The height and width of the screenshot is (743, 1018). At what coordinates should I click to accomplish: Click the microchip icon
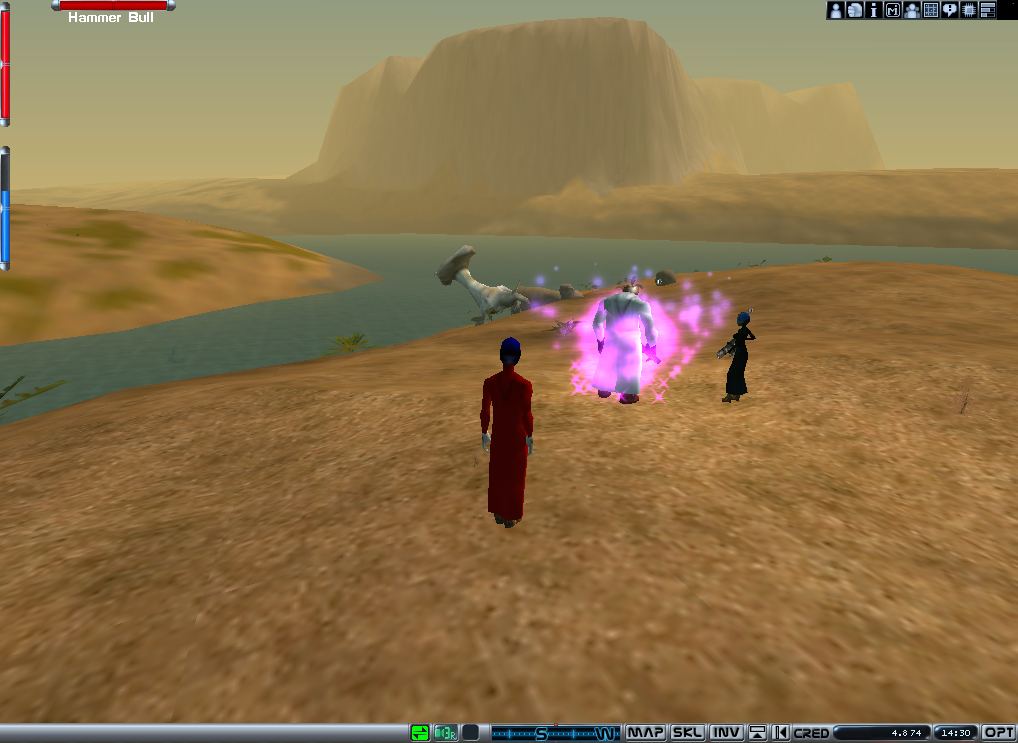coord(969,10)
